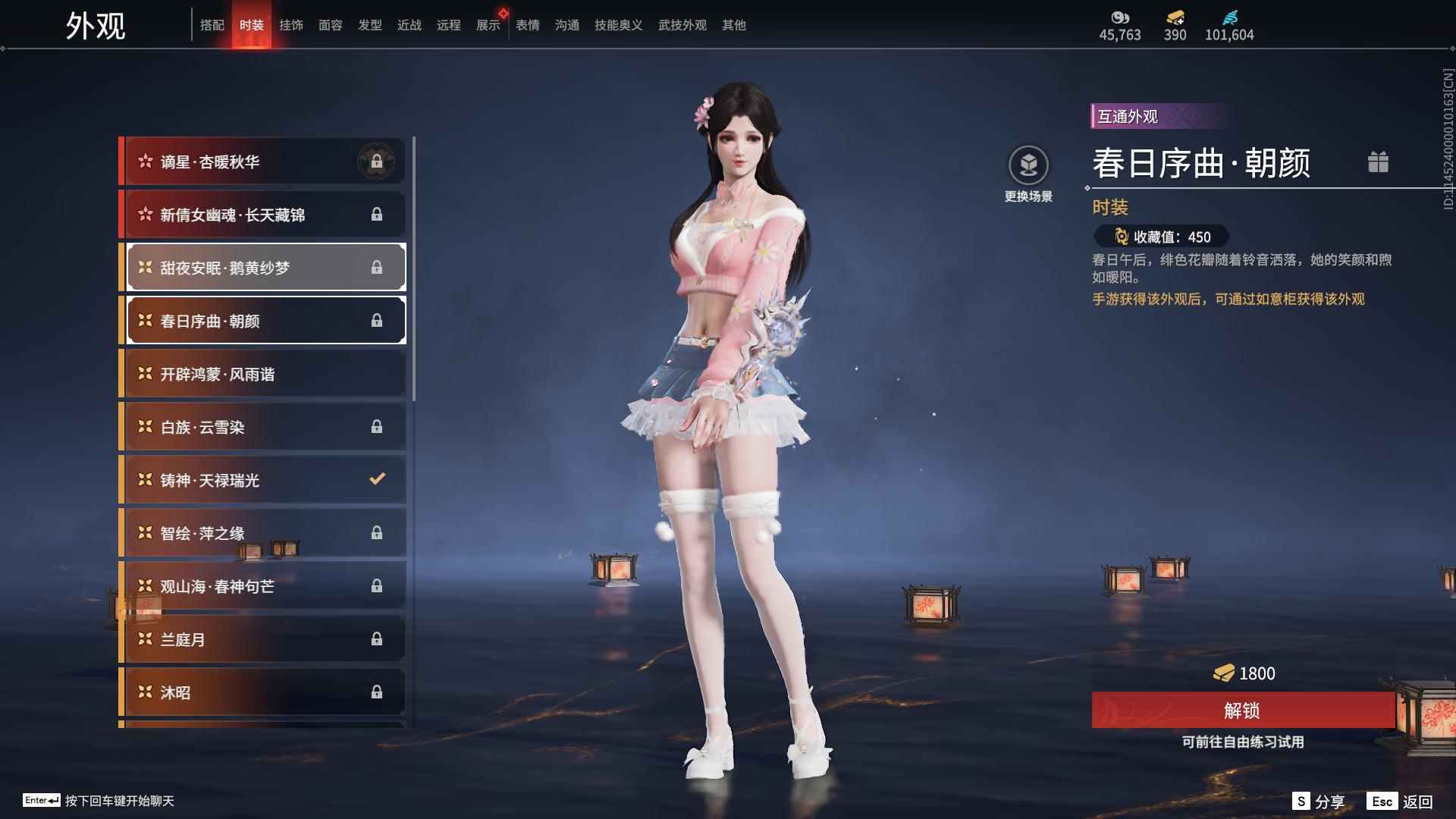Open the gift icon beside 春日序曲·朝颜 title
The width and height of the screenshot is (1456, 819).
coord(1379,162)
